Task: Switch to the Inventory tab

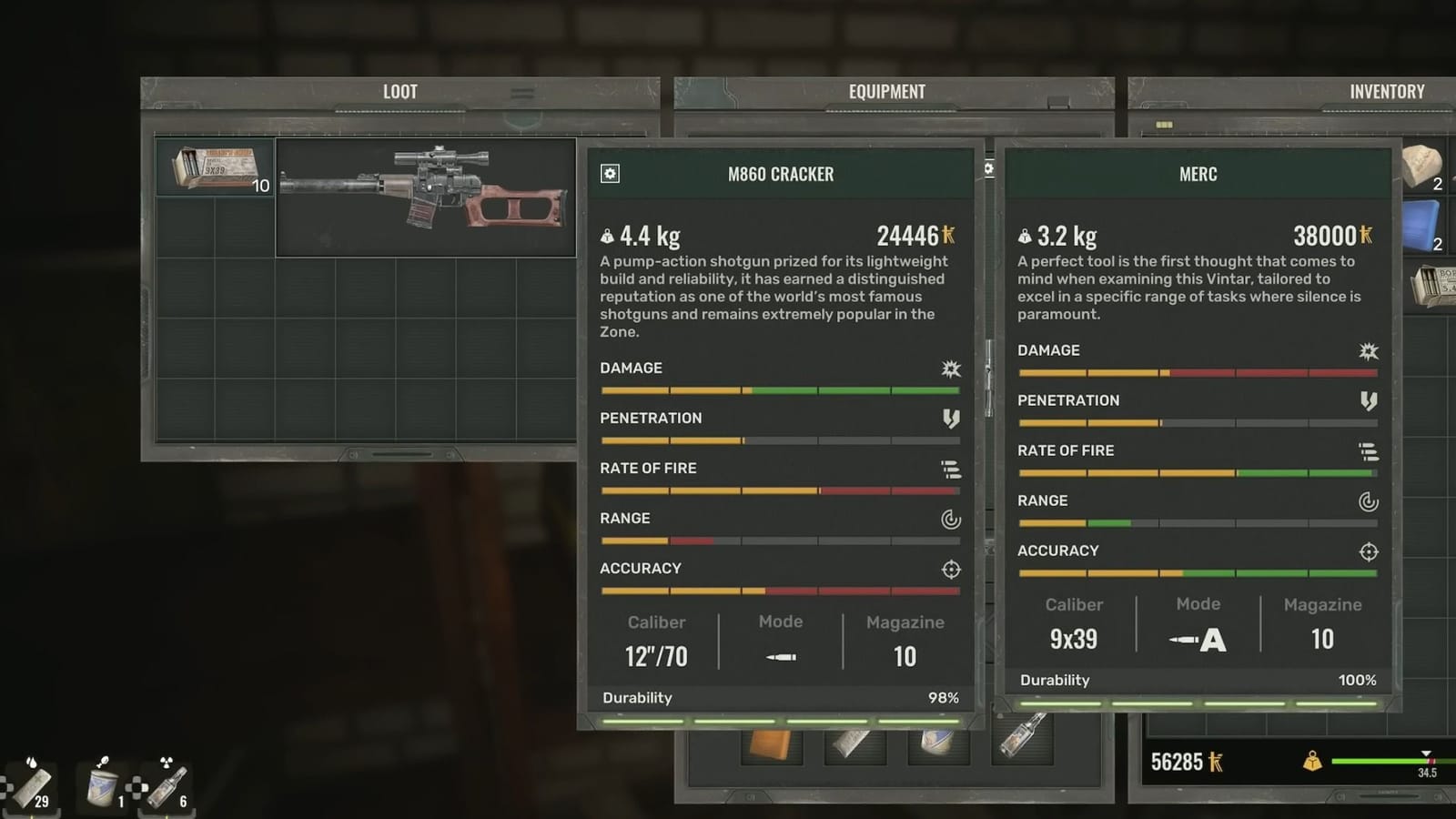Action: 1387,91
